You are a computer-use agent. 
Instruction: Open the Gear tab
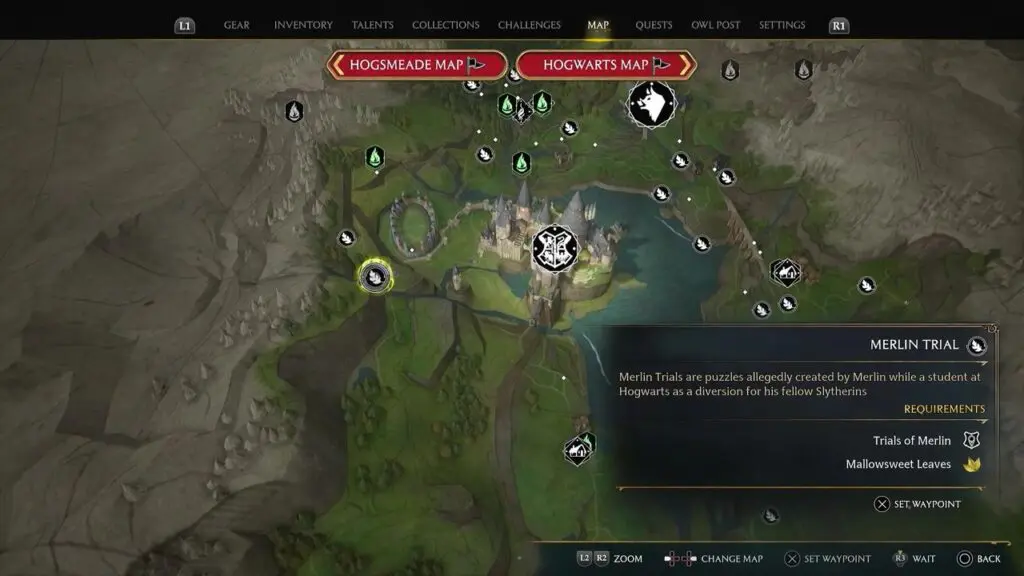[x=237, y=25]
